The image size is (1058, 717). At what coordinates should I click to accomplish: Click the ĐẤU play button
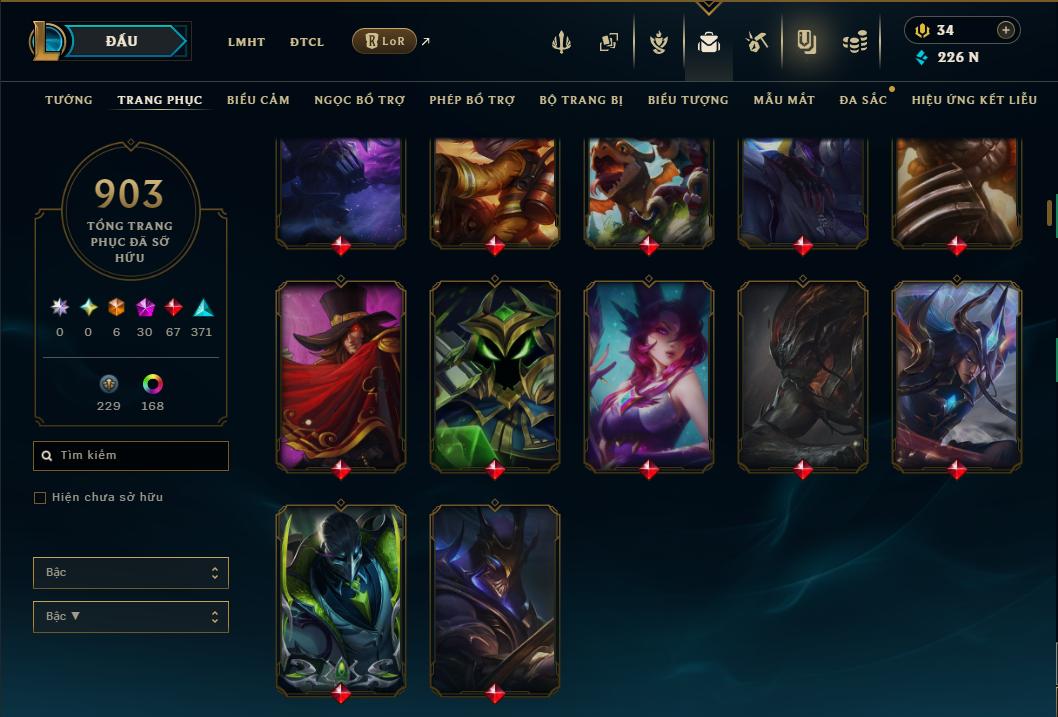coord(122,41)
